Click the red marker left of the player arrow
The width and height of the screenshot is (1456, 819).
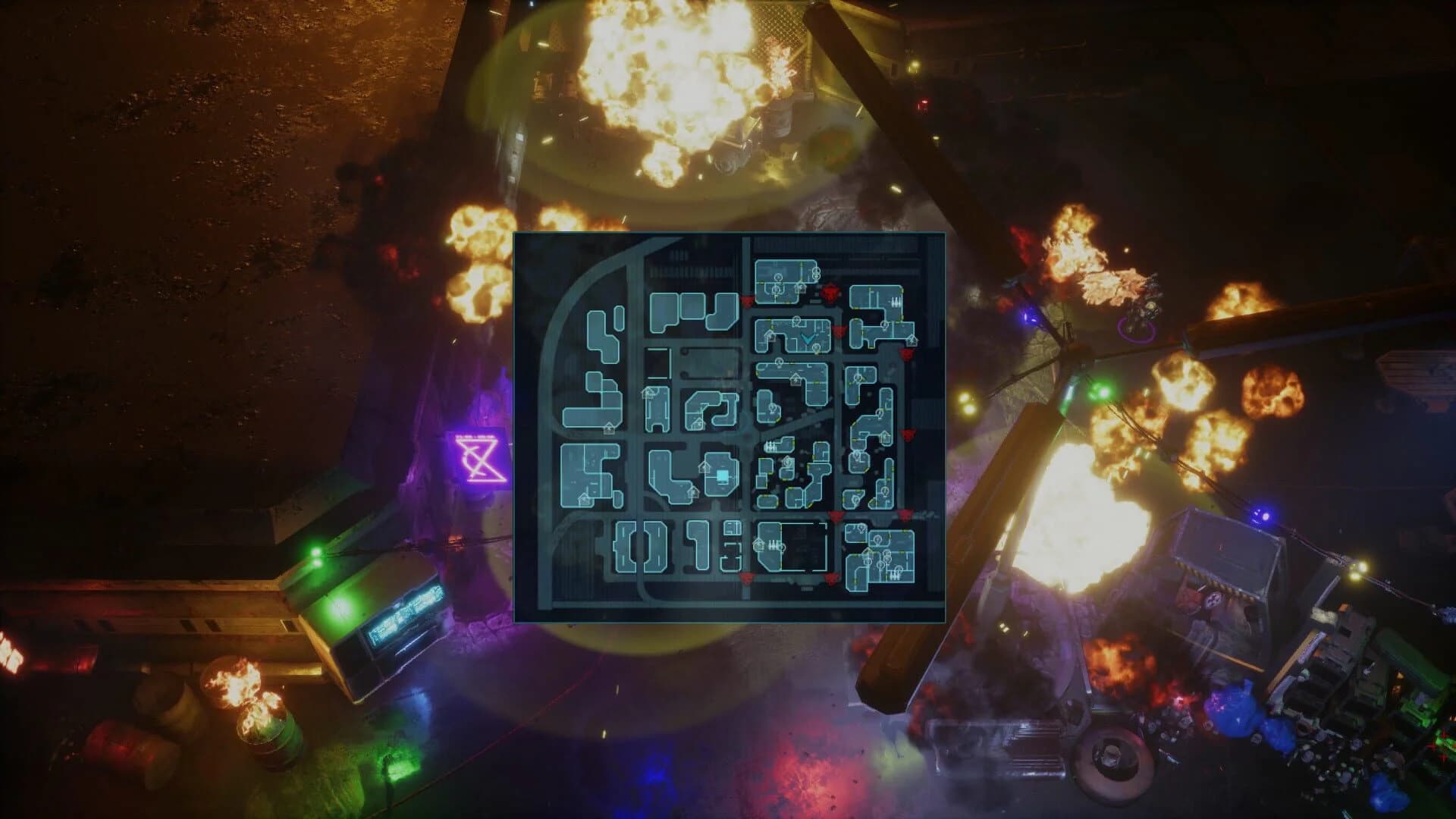746,300
